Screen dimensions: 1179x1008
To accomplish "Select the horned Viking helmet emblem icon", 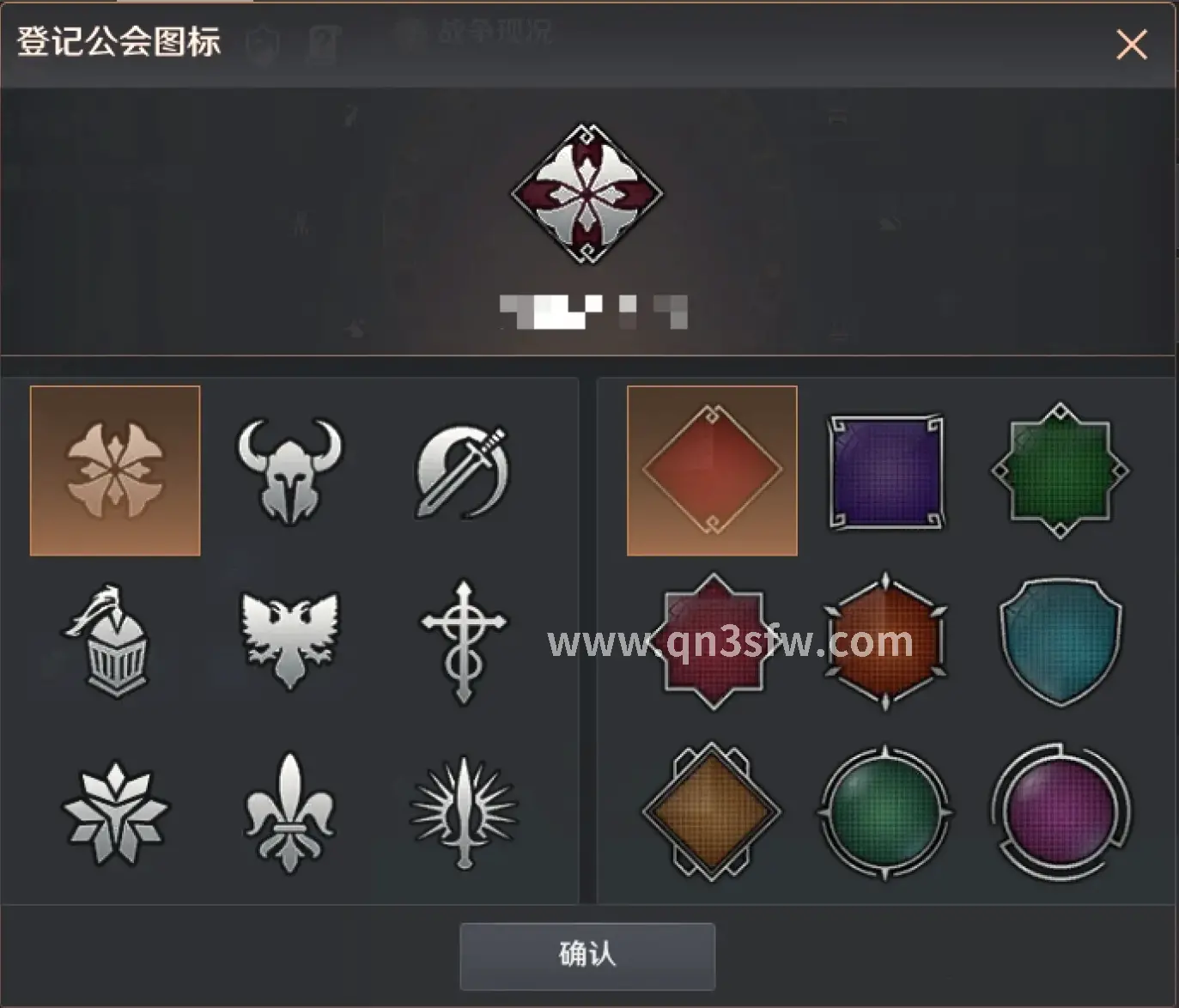I will click(289, 470).
